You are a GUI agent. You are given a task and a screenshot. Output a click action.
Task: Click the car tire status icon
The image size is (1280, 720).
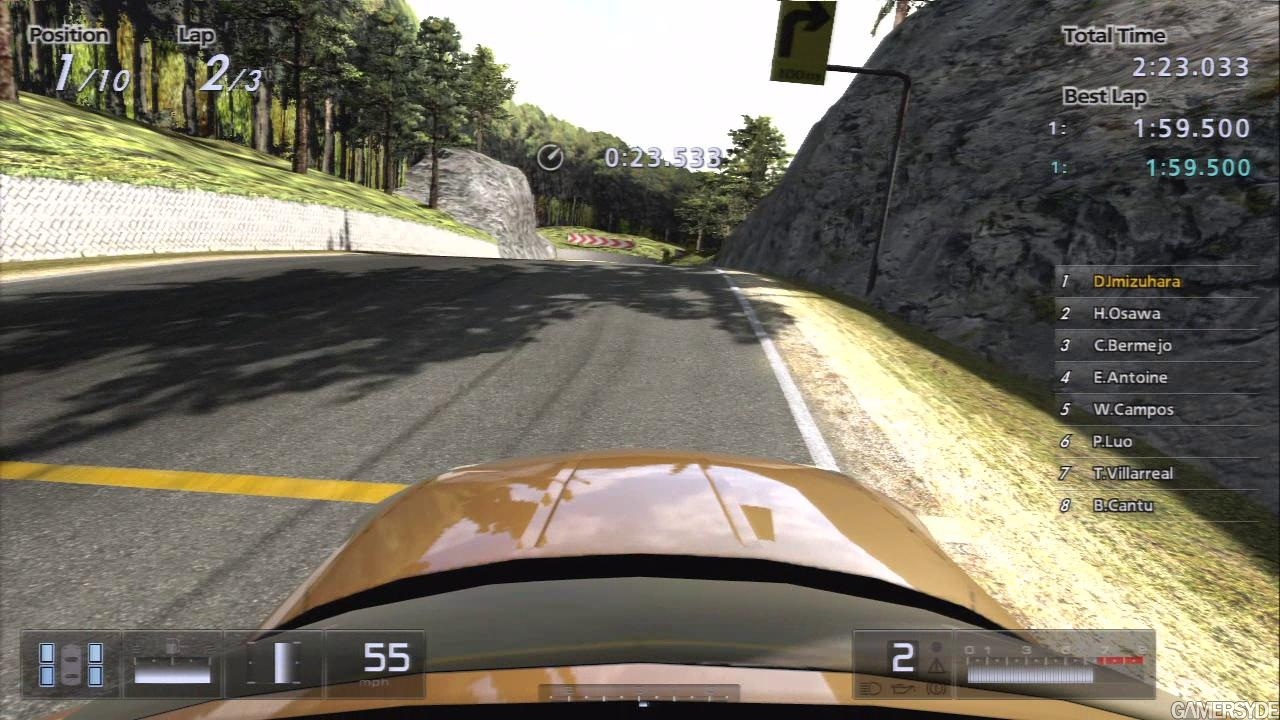pos(71,664)
